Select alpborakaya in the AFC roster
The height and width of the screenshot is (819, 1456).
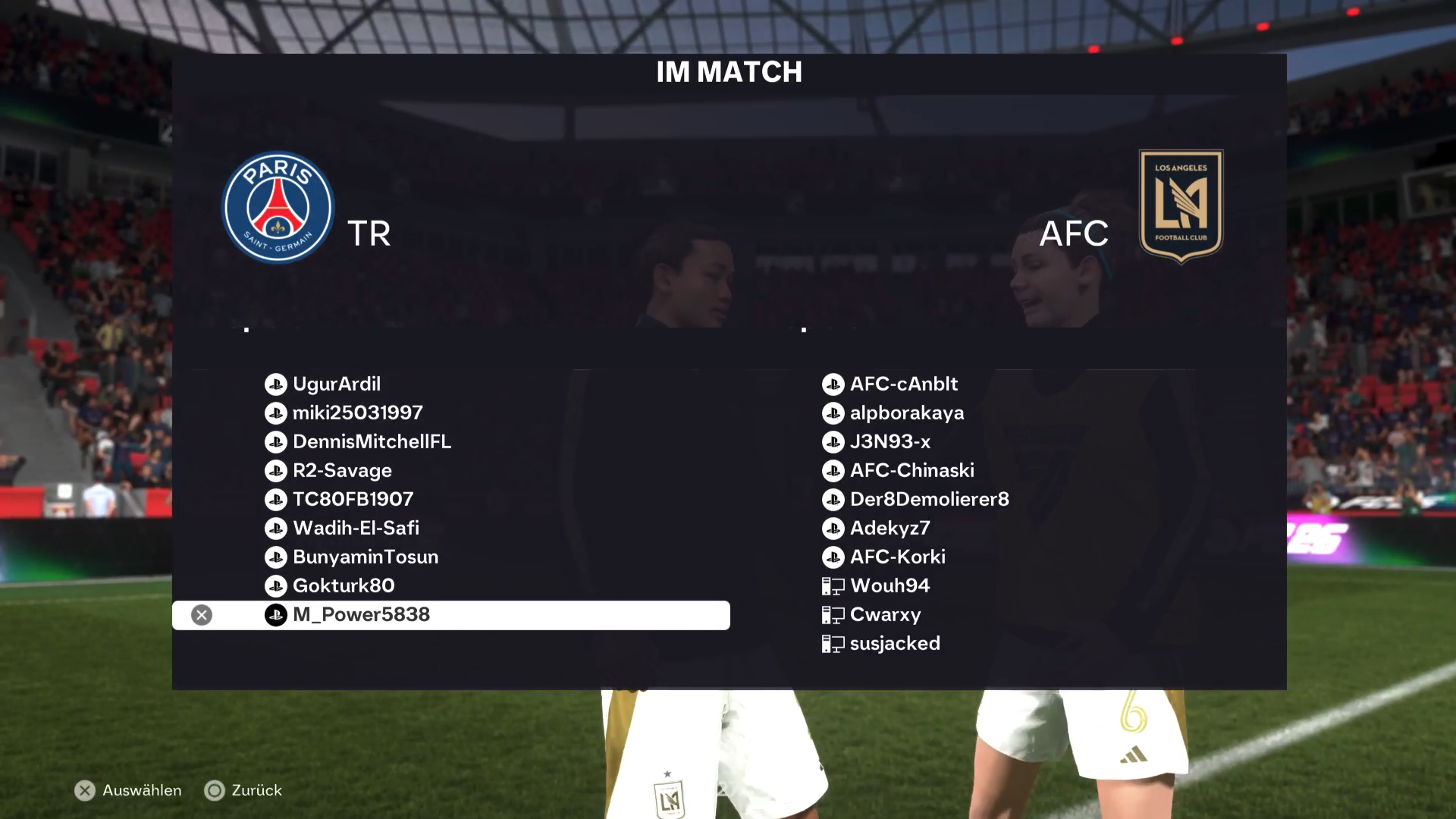click(906, 413)
